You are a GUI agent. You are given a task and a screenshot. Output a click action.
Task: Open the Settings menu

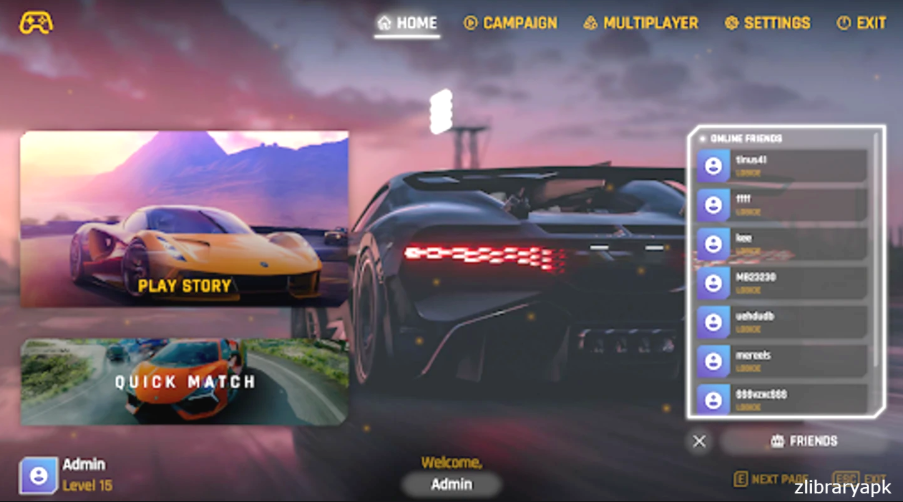tap(767, 23)
